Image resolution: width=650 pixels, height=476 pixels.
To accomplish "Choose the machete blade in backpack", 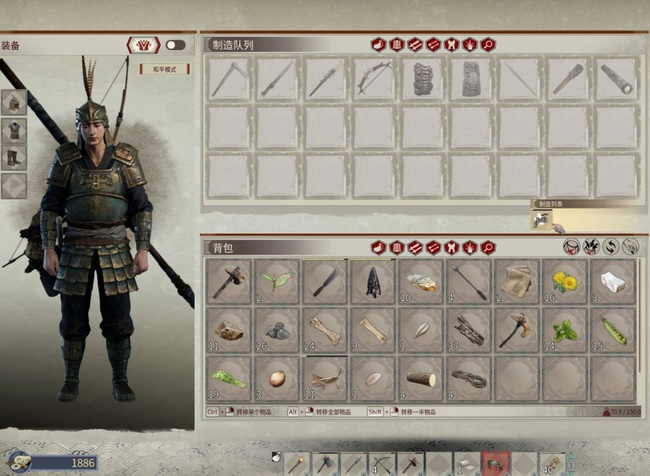I will (x=325, y=281).
